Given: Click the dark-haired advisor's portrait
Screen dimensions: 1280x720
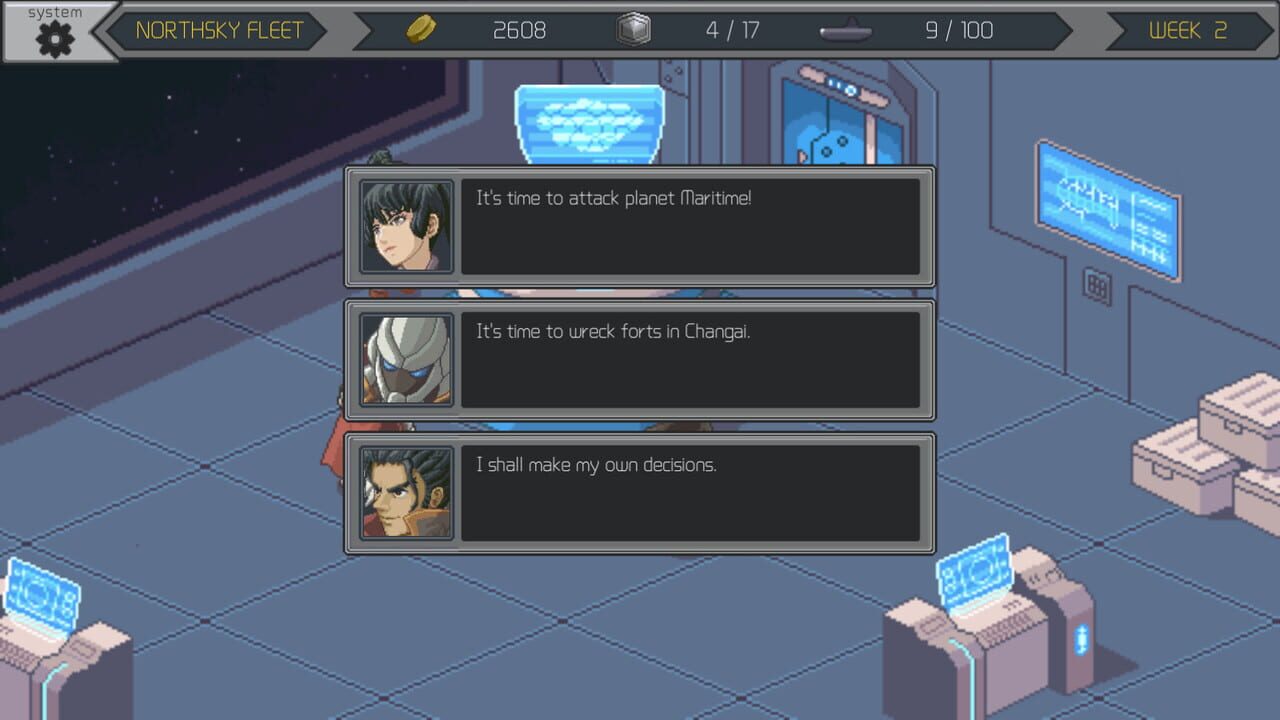Looking at the screenshot, I should [406, 226].
